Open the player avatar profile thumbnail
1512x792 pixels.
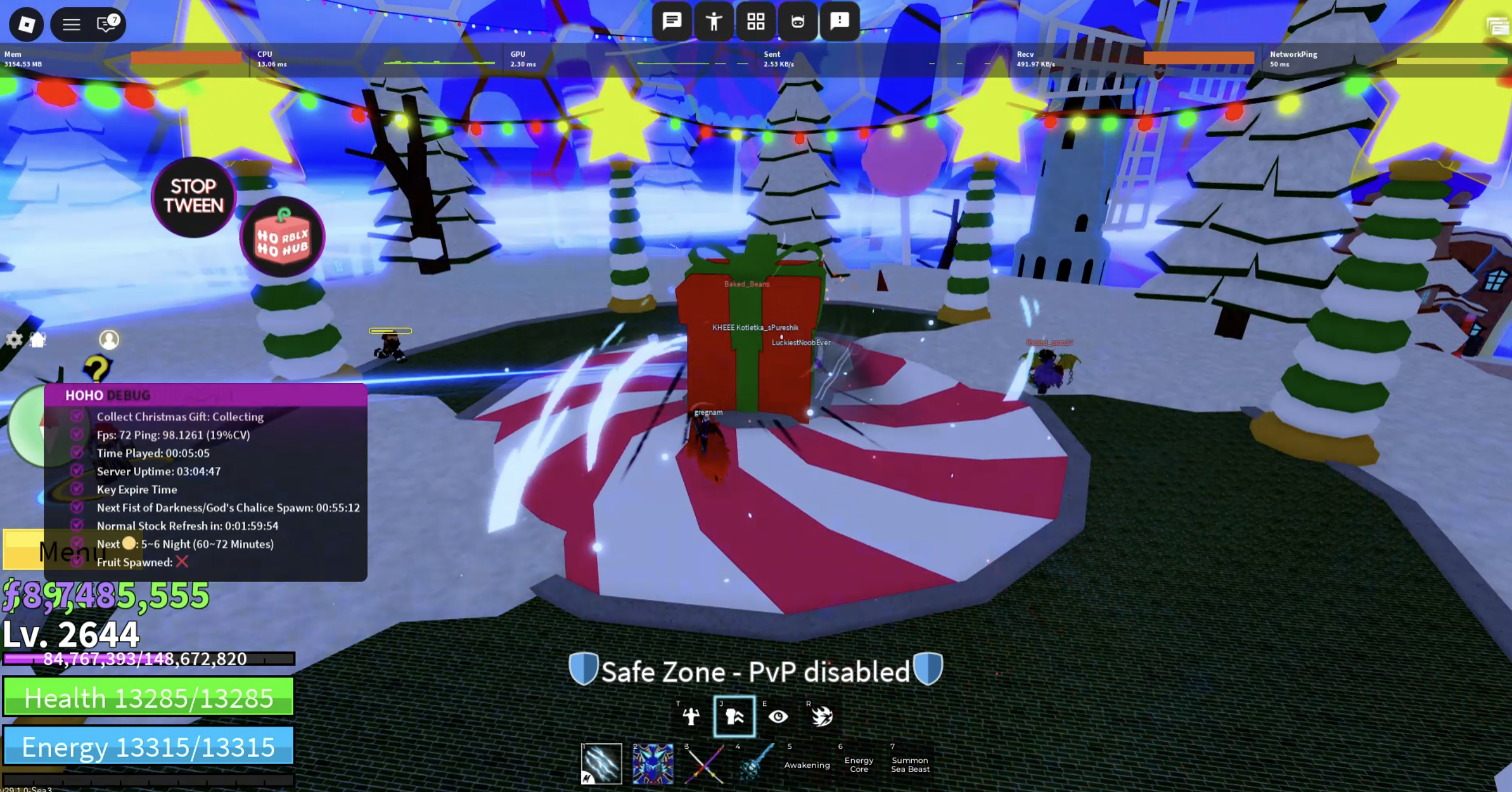pos(108,339)
